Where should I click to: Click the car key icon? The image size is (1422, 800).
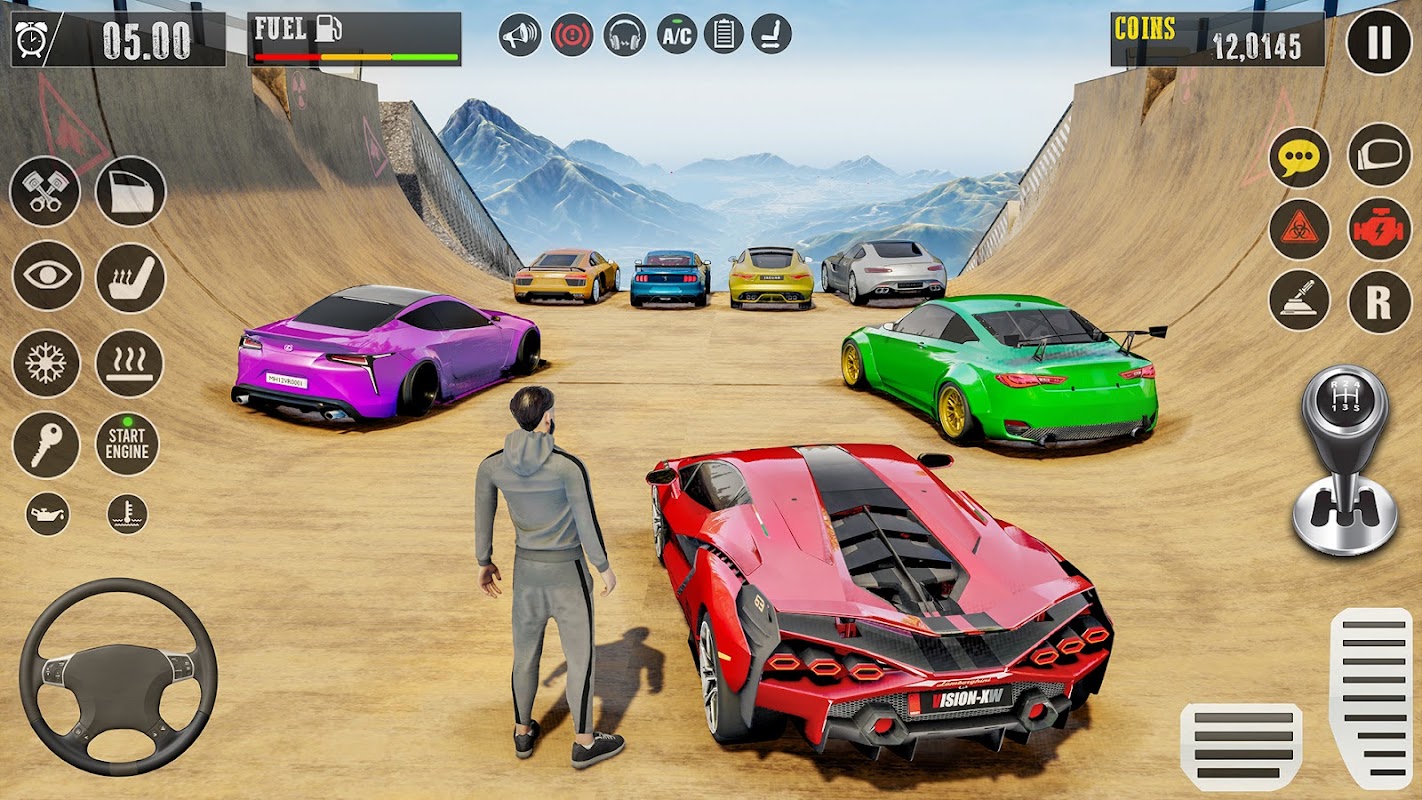pyautogui.click(x=46, y=444)
